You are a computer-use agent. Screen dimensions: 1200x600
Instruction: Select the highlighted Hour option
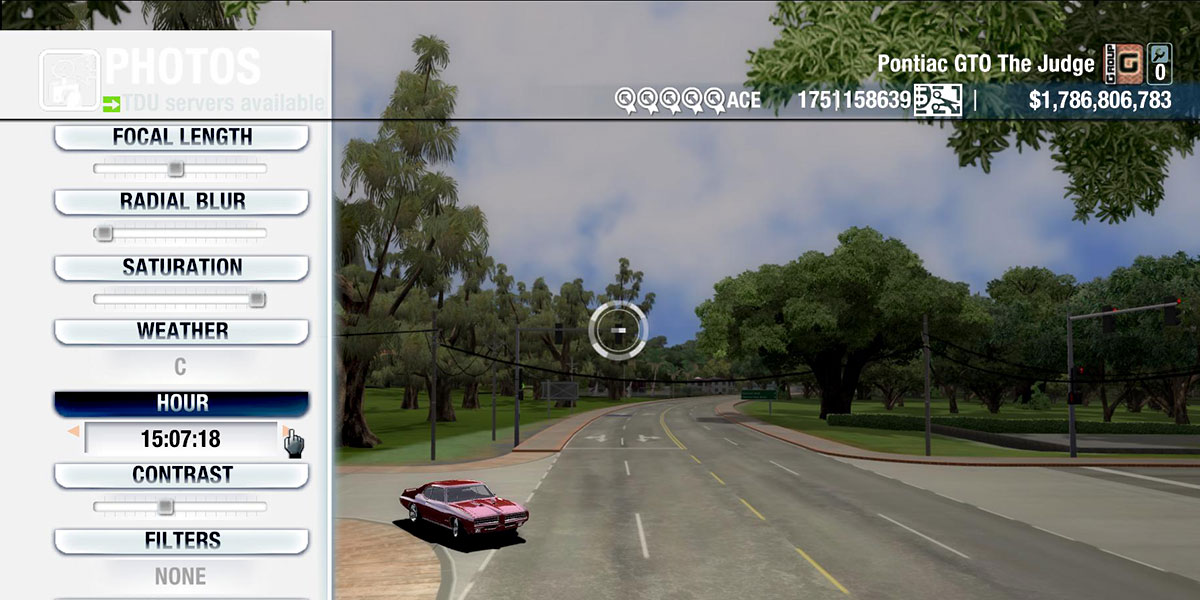point(181,403)
